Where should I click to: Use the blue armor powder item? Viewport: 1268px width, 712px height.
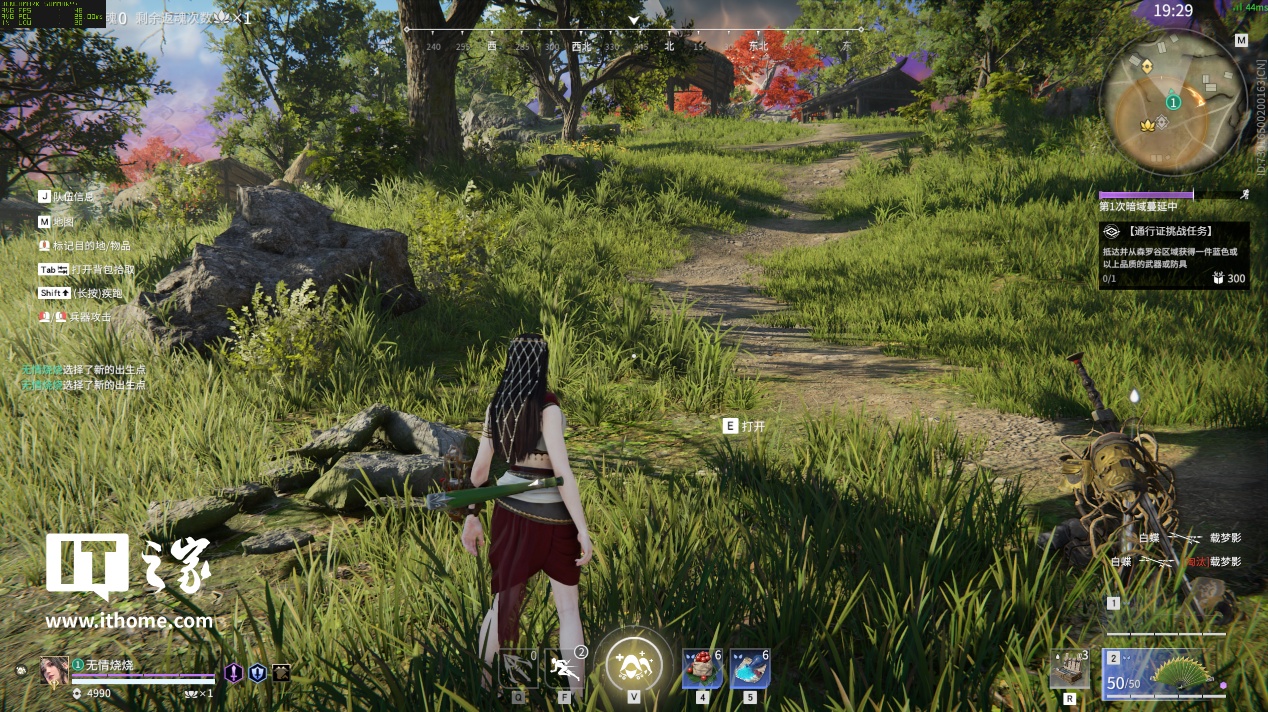749,669
